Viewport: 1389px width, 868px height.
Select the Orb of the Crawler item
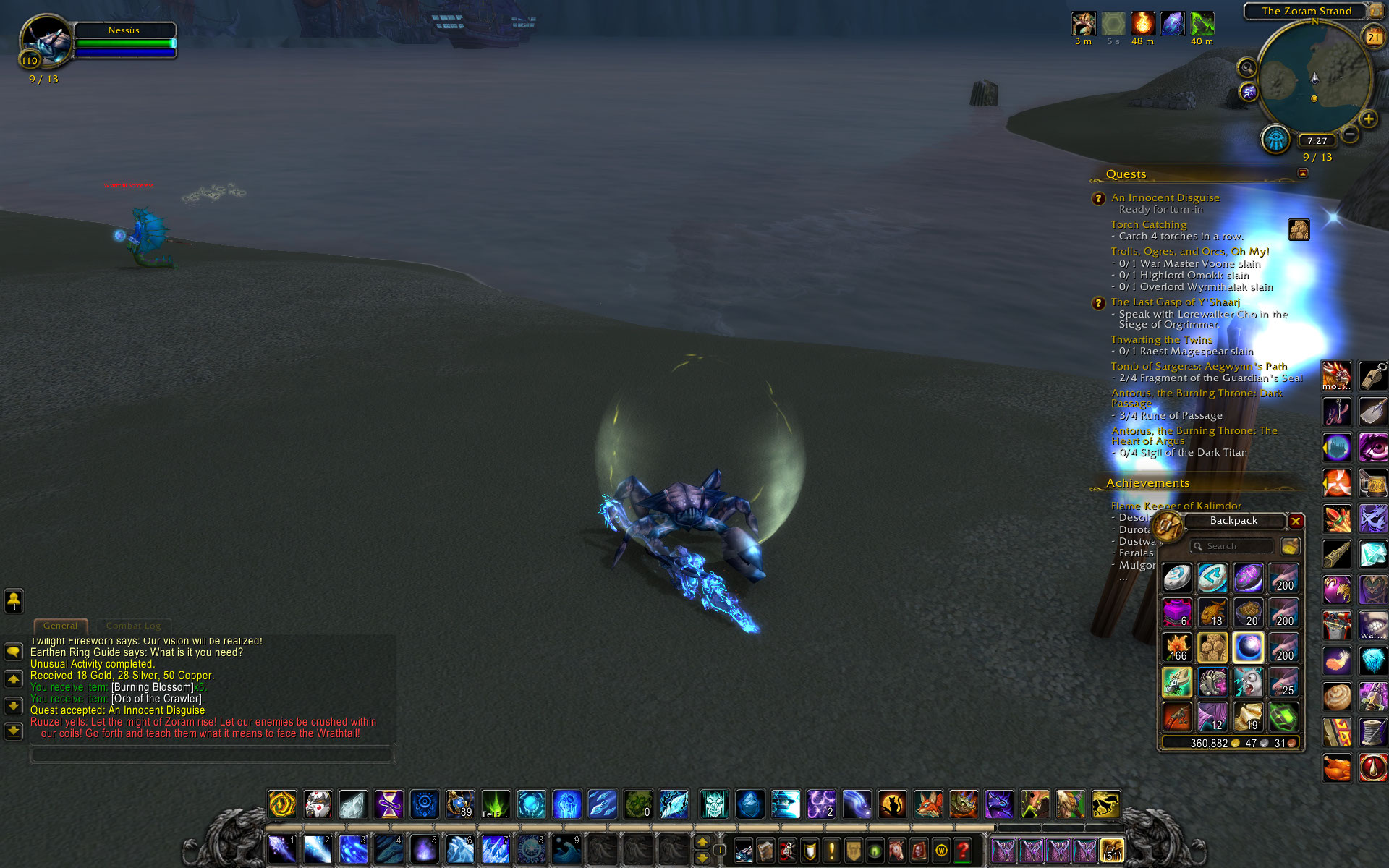1249,648
